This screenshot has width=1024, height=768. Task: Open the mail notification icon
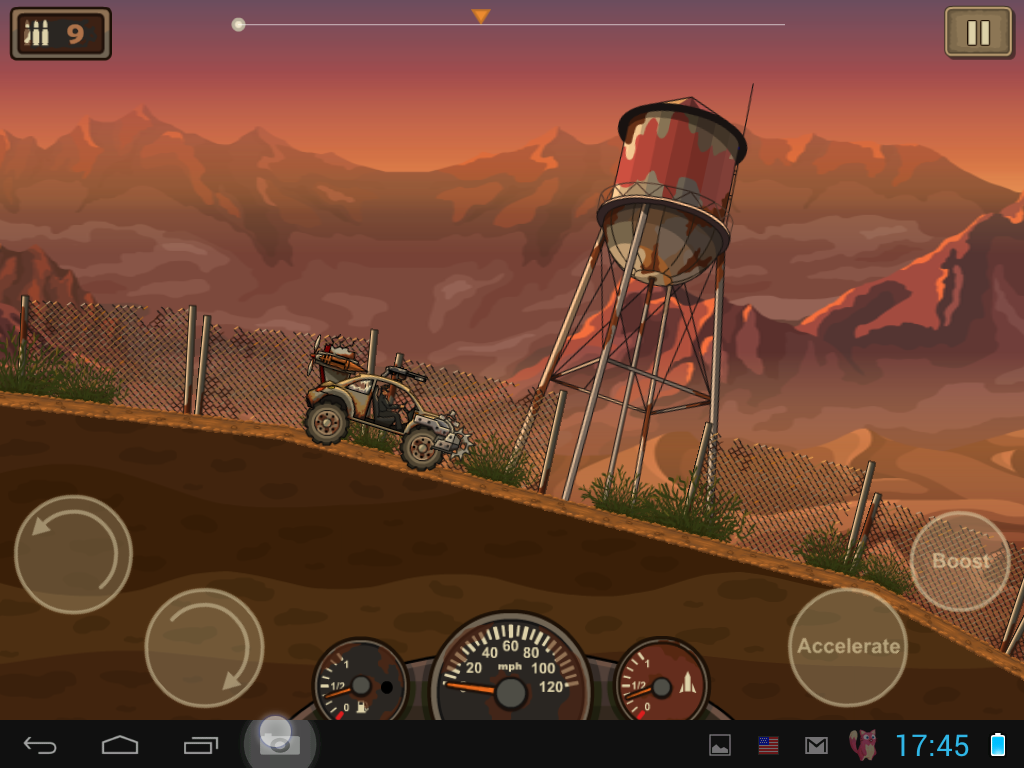(816, 745)
